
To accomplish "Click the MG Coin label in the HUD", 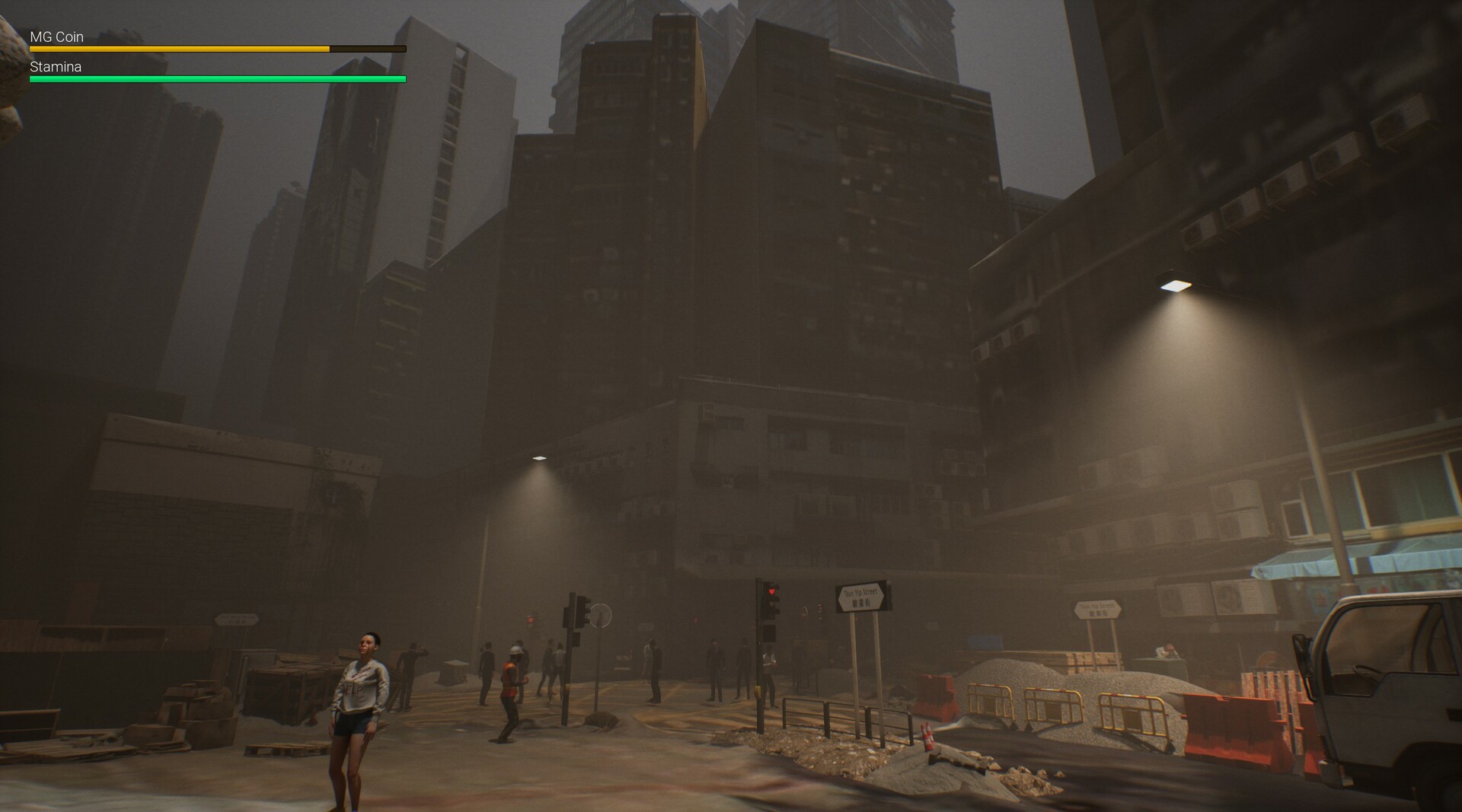I will pyautogui.click(x=56, y=37).
